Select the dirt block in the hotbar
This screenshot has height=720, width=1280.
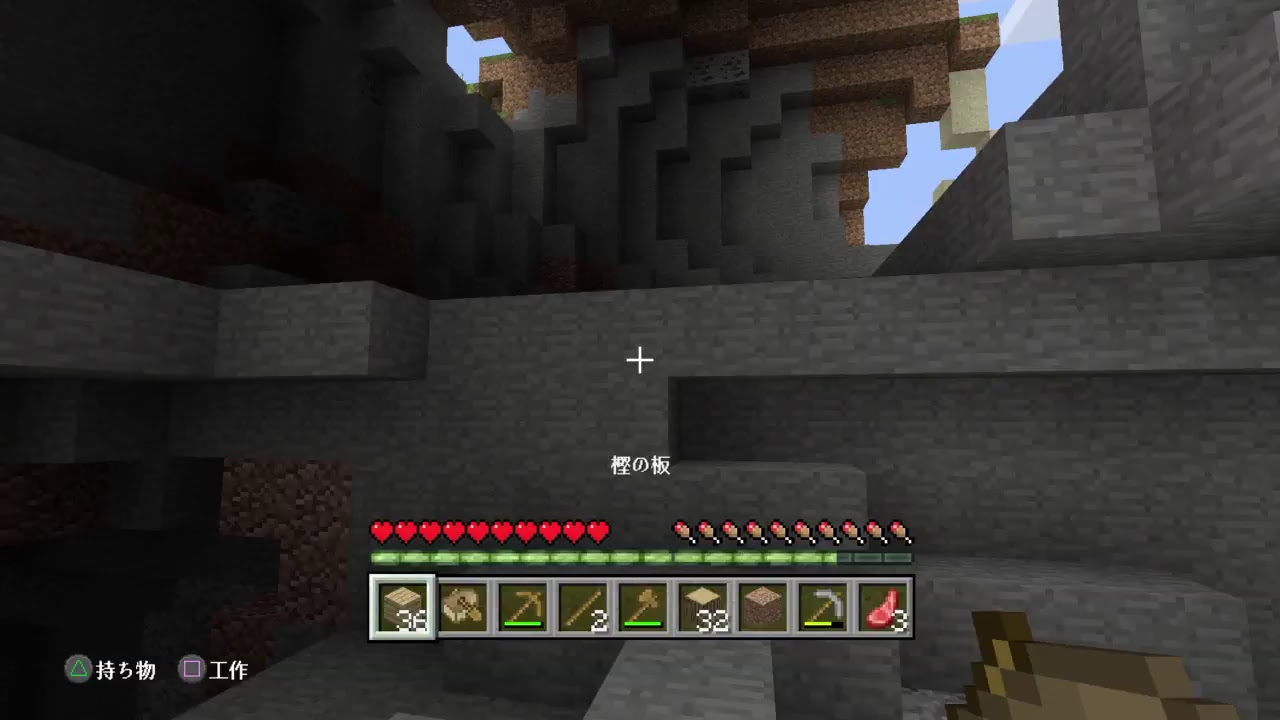[763, 607]
